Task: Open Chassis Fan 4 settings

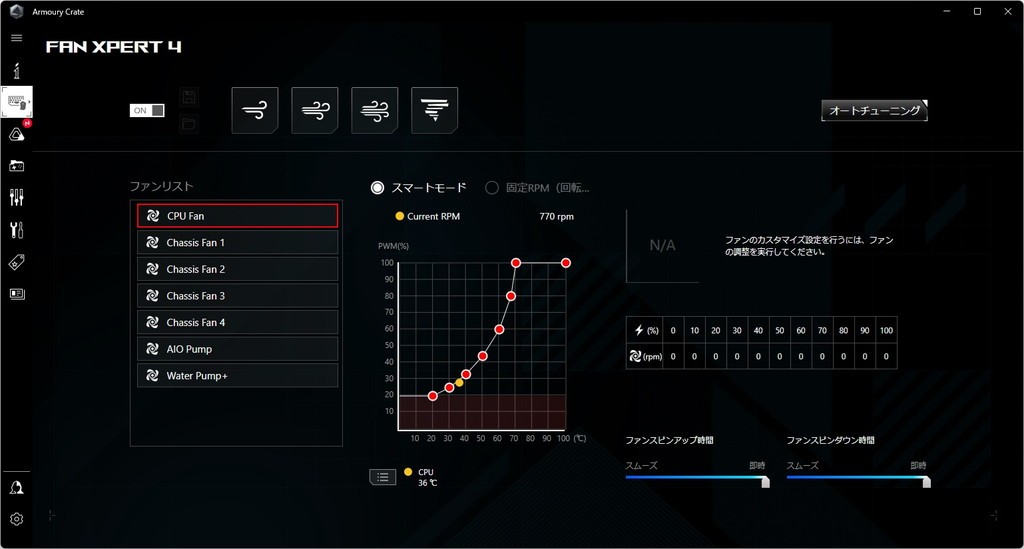Action: tap(238, 322)
